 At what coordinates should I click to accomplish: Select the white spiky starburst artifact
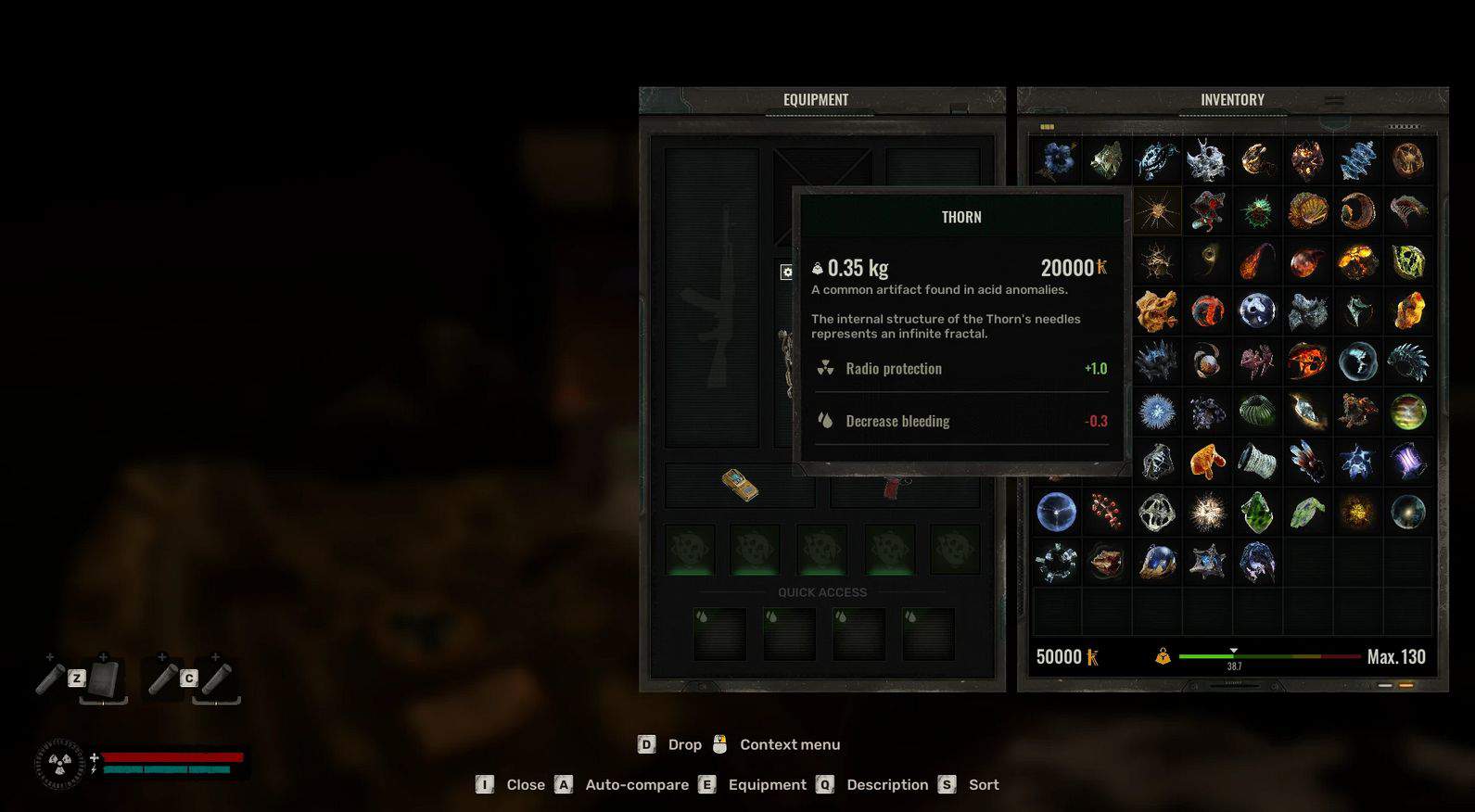tap(1207, 512)
